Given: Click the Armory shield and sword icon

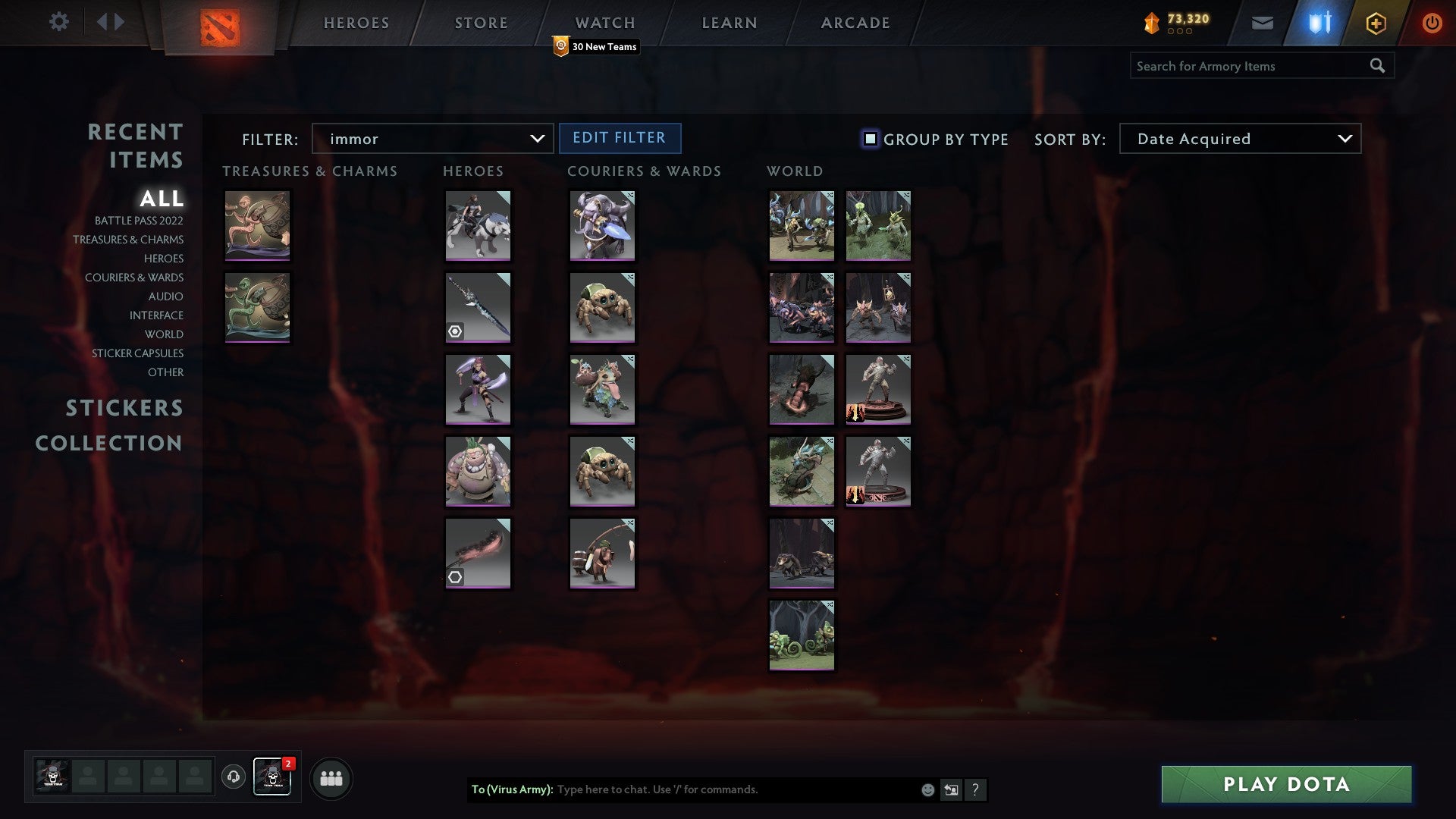Looking at the screenshot, I should coord(1319,23).
